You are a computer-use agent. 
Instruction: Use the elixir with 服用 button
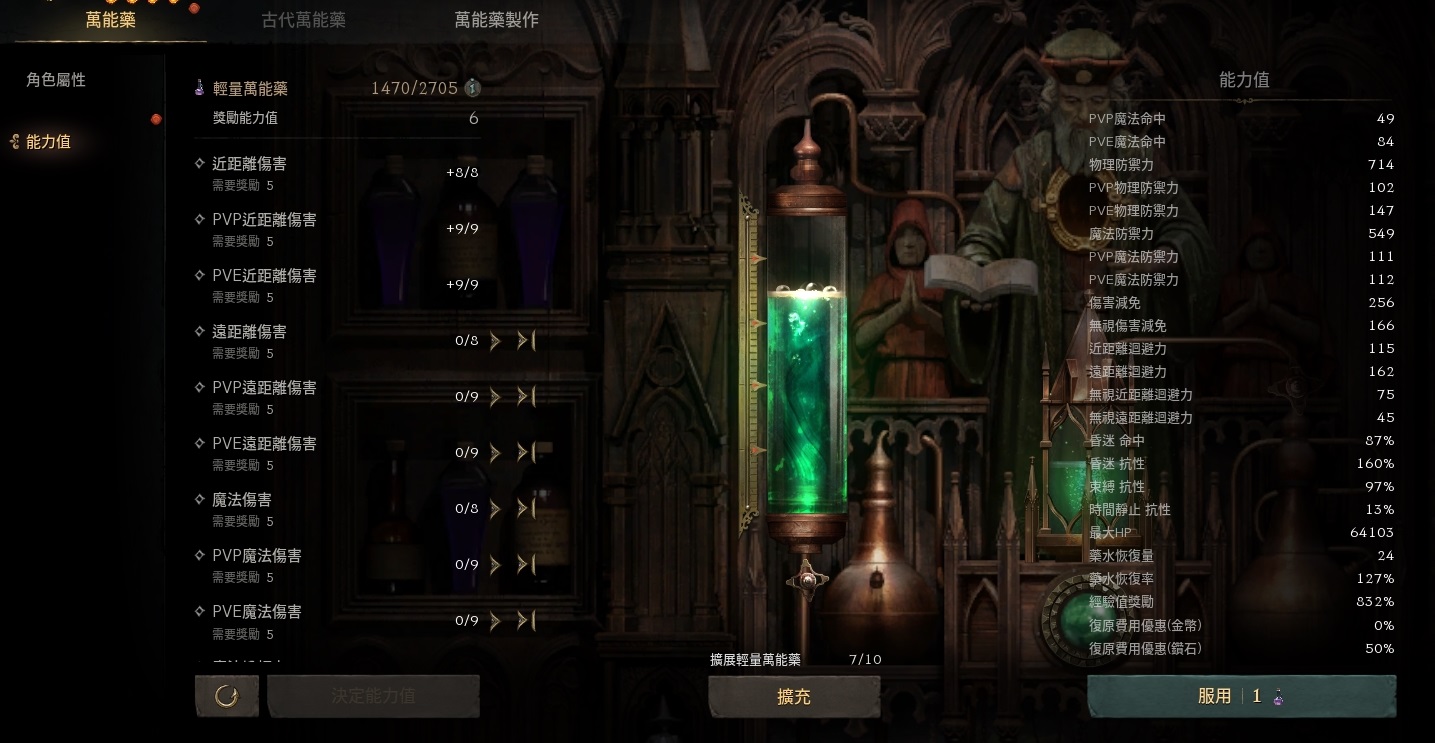tap(1241, 697)
